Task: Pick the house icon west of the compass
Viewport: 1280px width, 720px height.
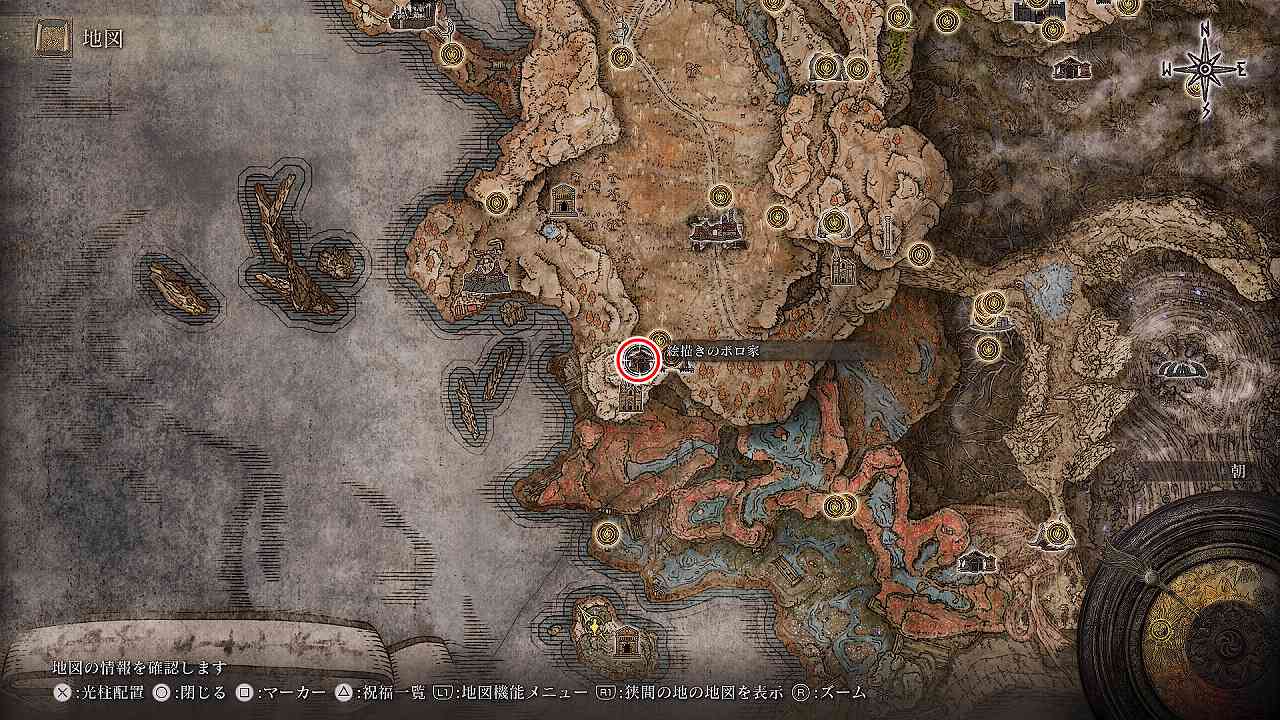Action: click(1071, 68)
